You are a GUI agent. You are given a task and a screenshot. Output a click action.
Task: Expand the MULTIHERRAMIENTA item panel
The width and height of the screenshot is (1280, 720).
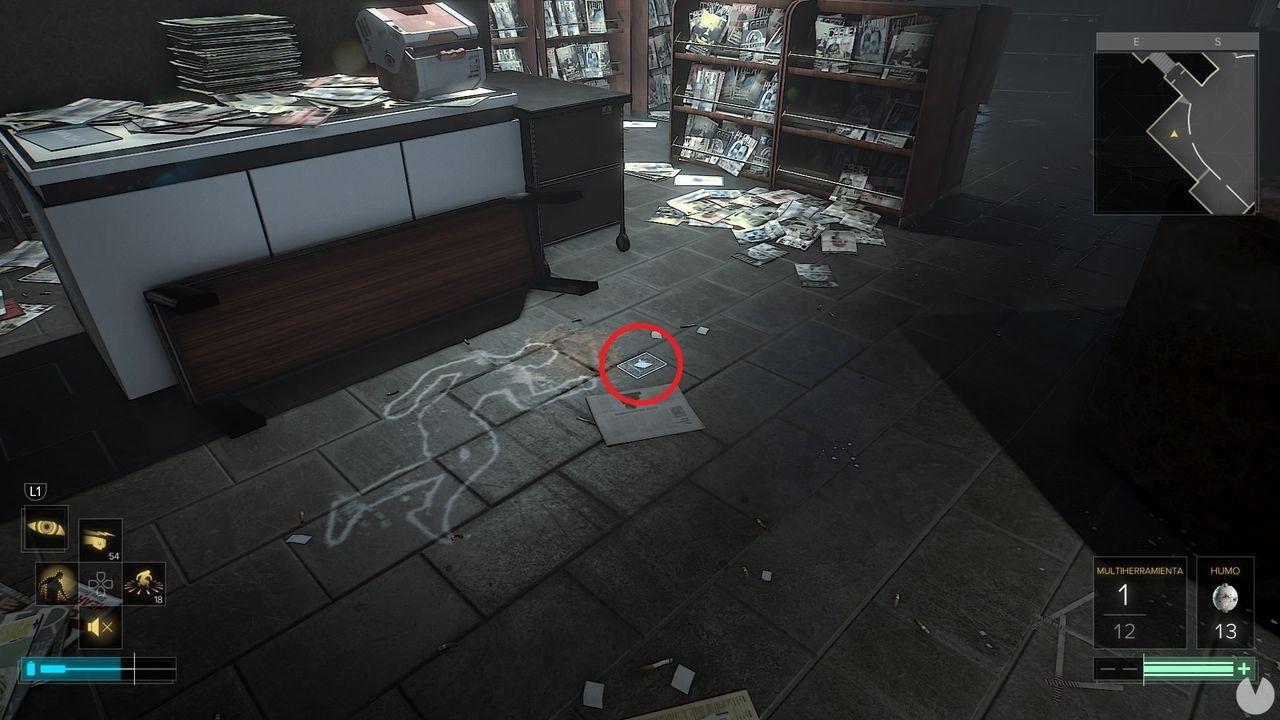(1140, 600)
